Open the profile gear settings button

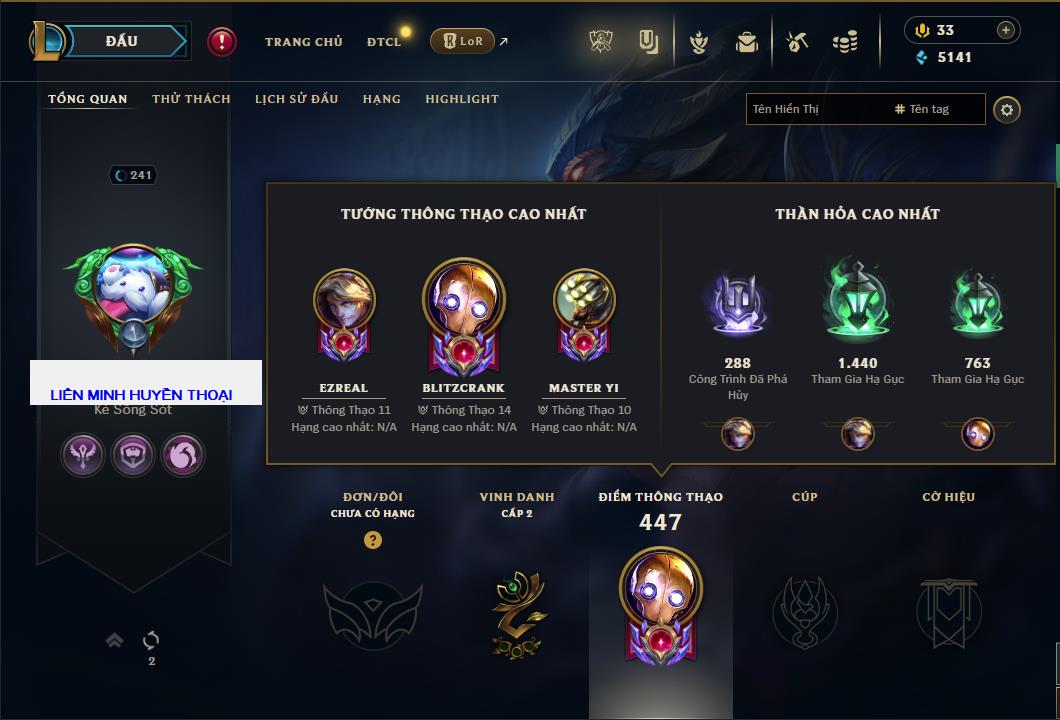[1007, 109]
